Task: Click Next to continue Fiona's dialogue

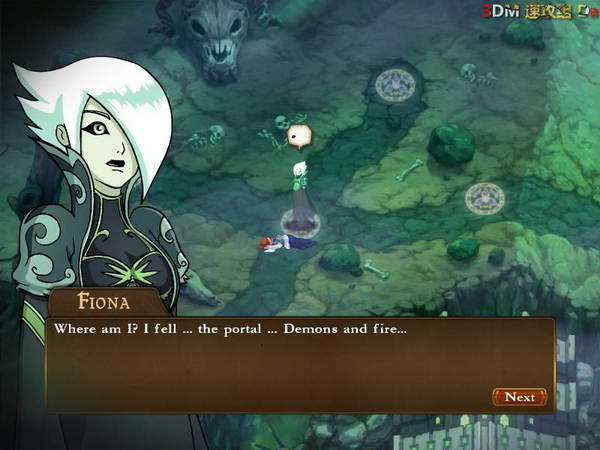Action: [x=520, y=397]
